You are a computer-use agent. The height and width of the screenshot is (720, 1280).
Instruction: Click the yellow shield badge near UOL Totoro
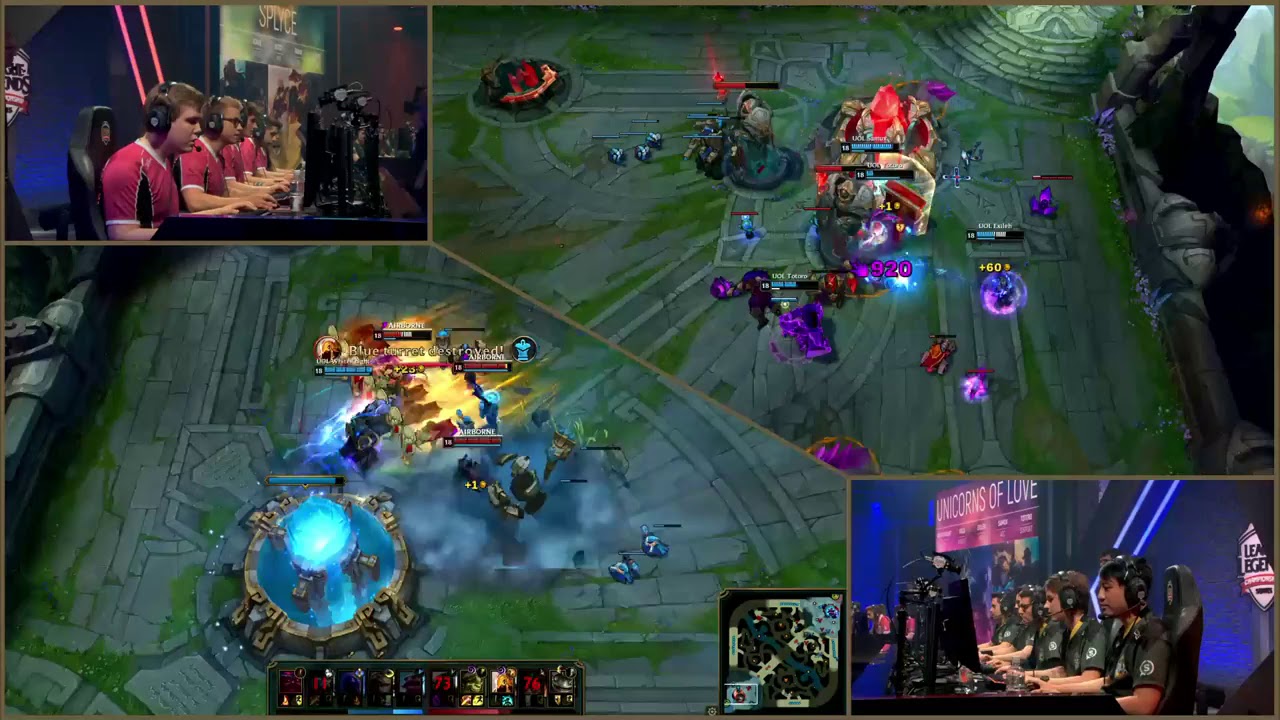899,229
